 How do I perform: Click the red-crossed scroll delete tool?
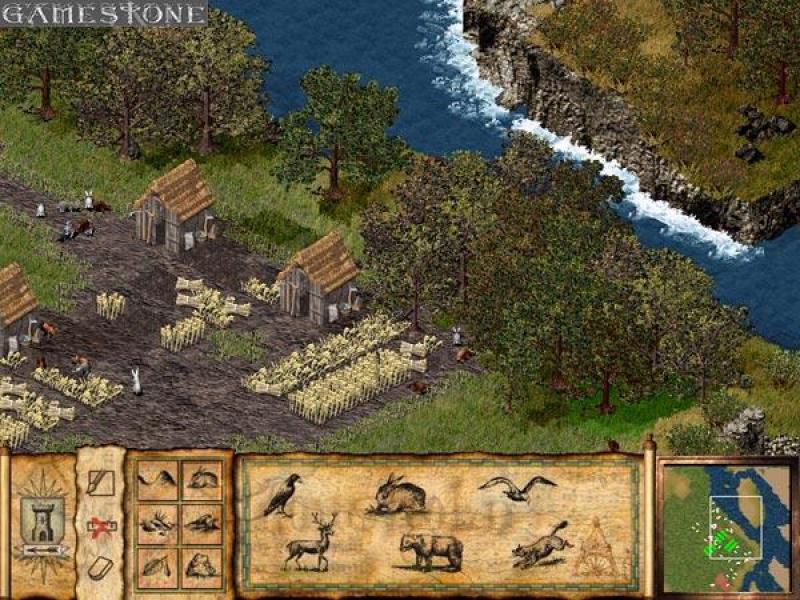click(100, 526)
